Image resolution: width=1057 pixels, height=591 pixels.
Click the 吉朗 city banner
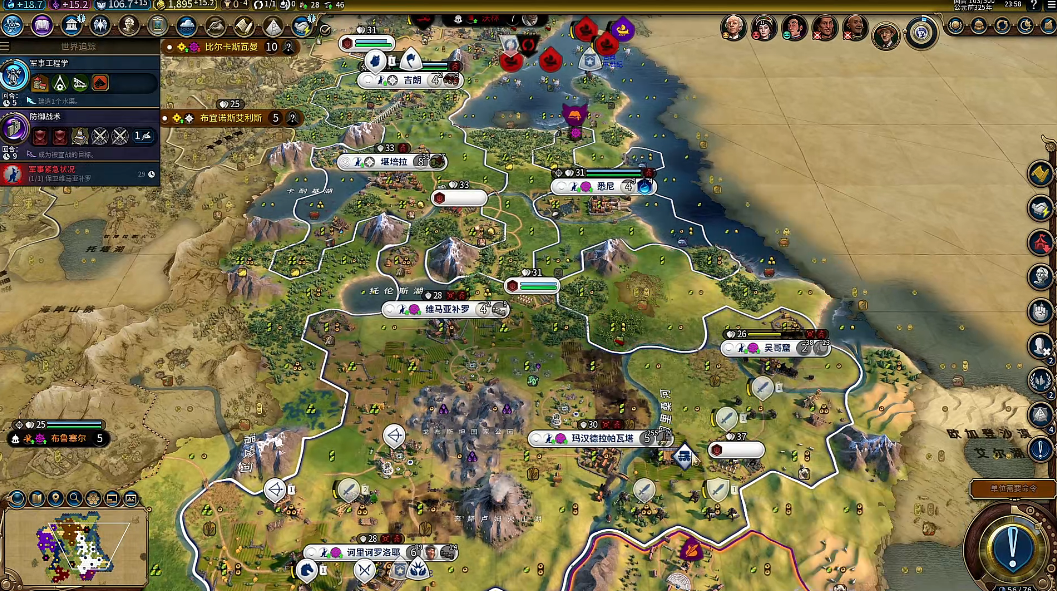[x=411, y=80]
